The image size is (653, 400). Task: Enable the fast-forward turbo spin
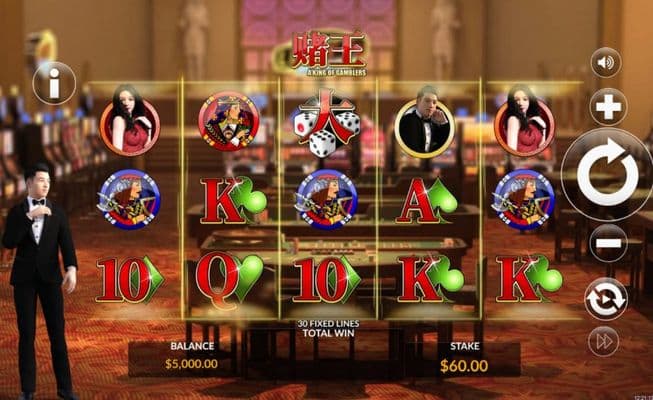click(x=604, y=341)
